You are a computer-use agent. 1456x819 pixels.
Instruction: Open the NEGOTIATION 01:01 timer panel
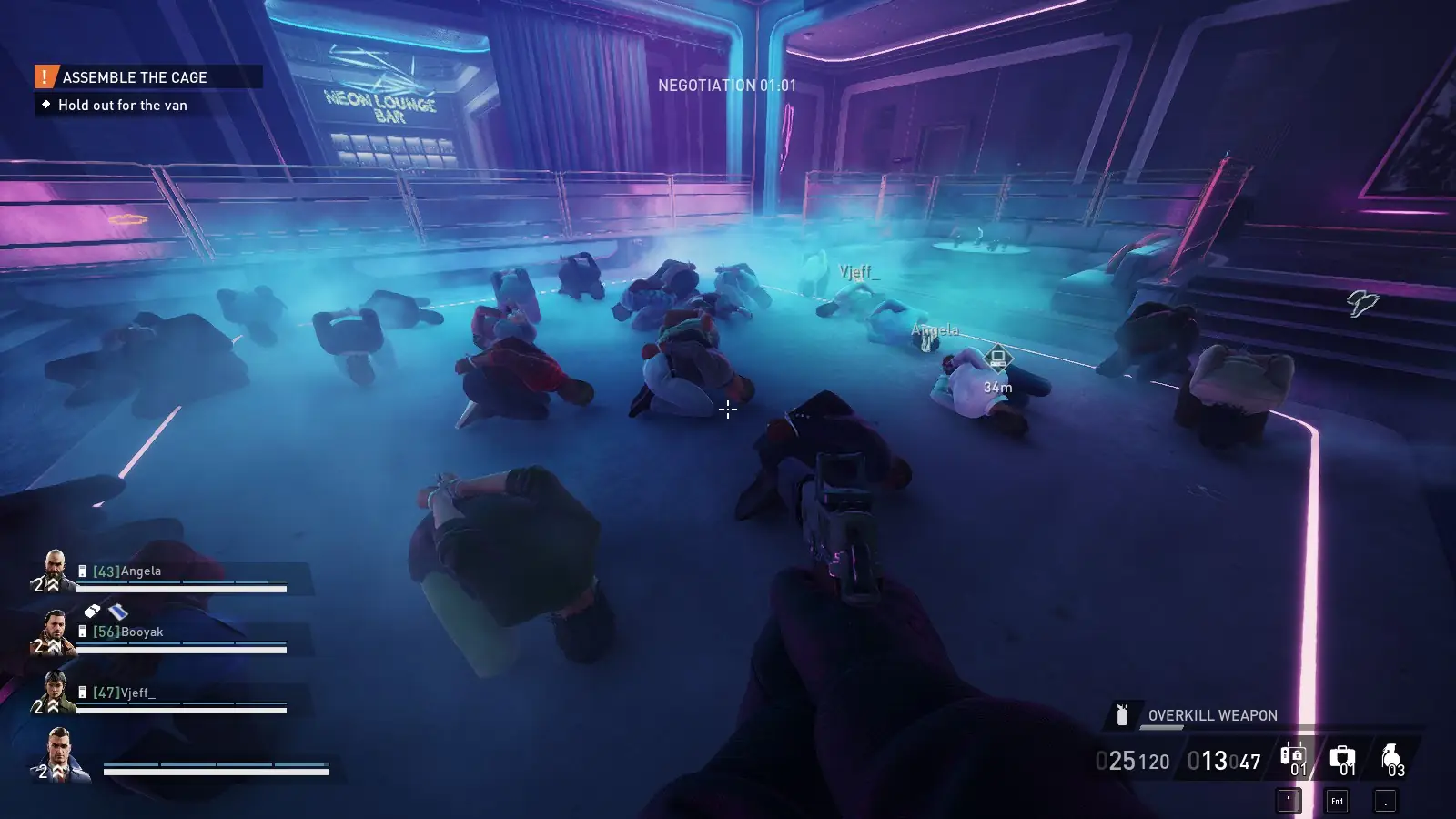pyautogui.click(x=725, y=88)
